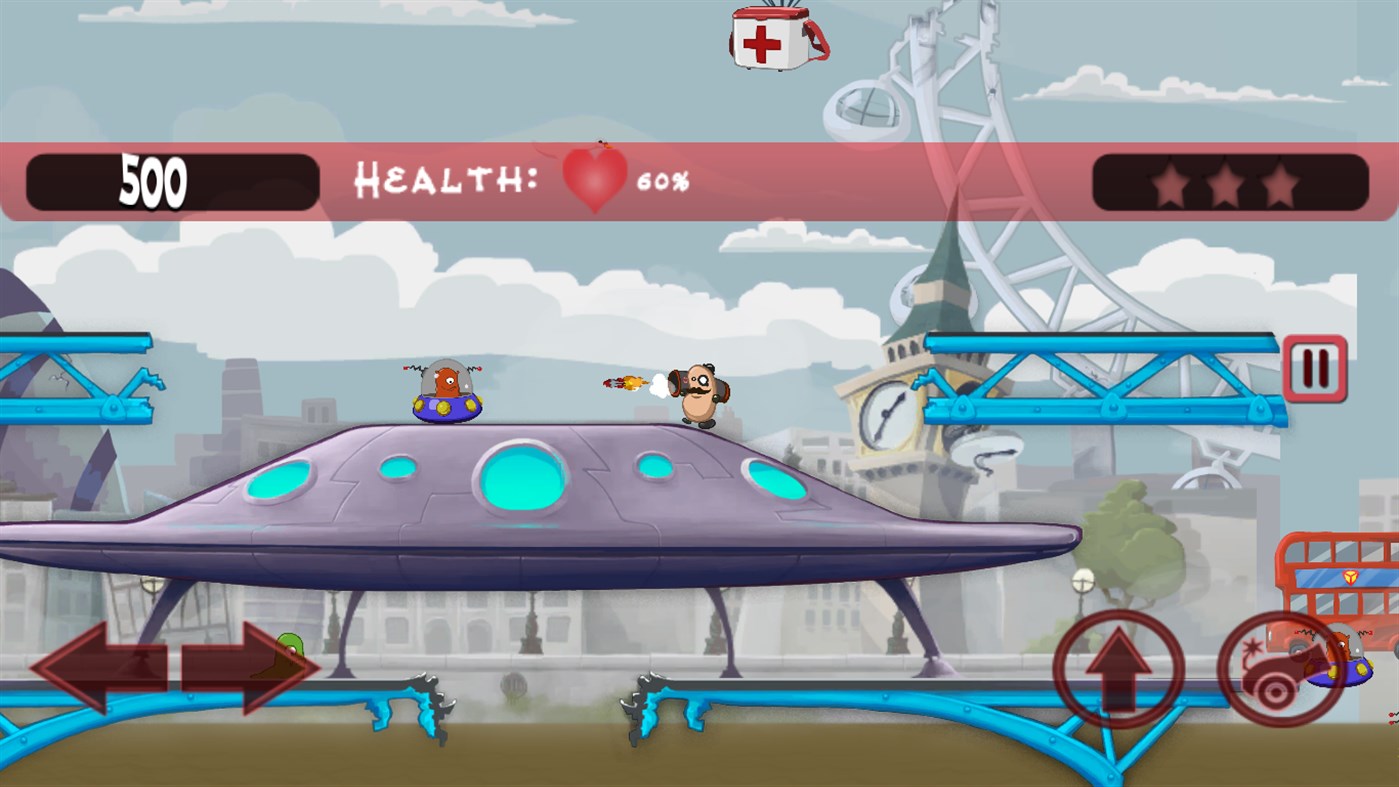The height and width of the screenshot is (787, 1399).
Task: Click the first star in the rating panel
Action: (x=1170, y=183)
